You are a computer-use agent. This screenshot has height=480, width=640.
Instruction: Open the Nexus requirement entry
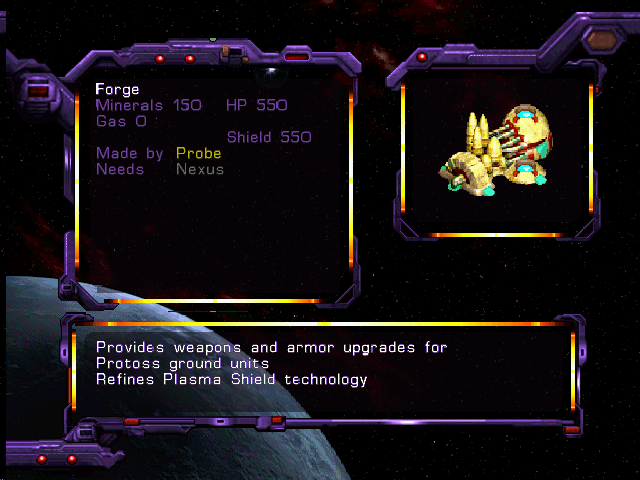tap(200, 170)
